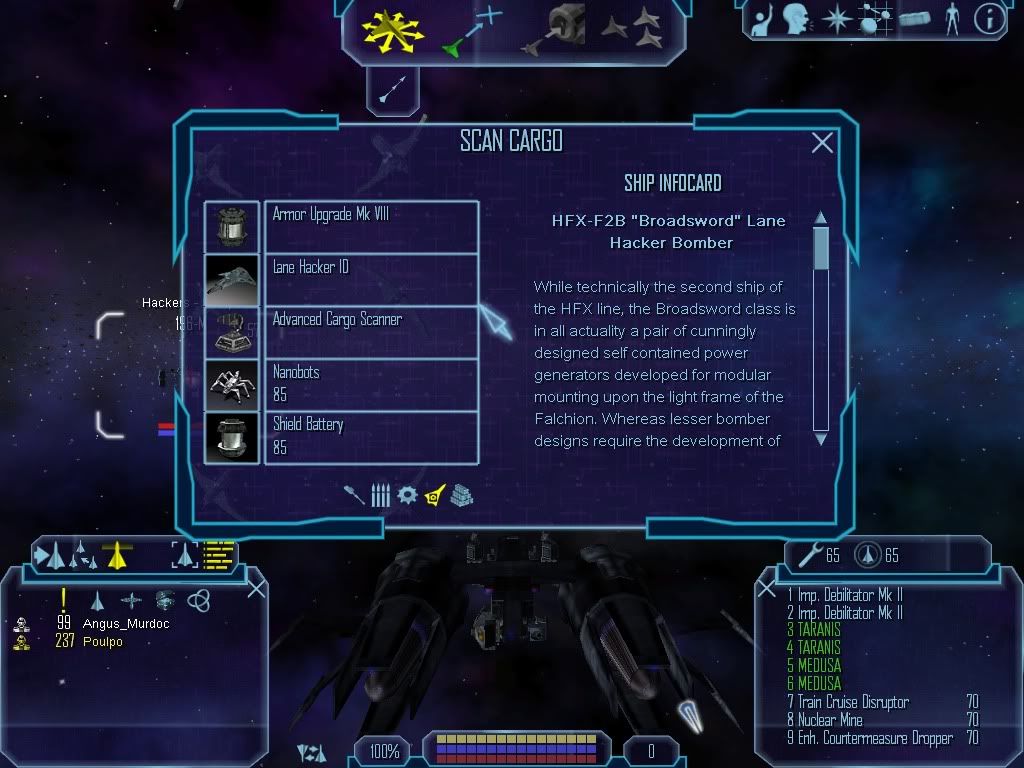Open the information 'i' button
This screenshot has height=768, width=1024.
989,19
